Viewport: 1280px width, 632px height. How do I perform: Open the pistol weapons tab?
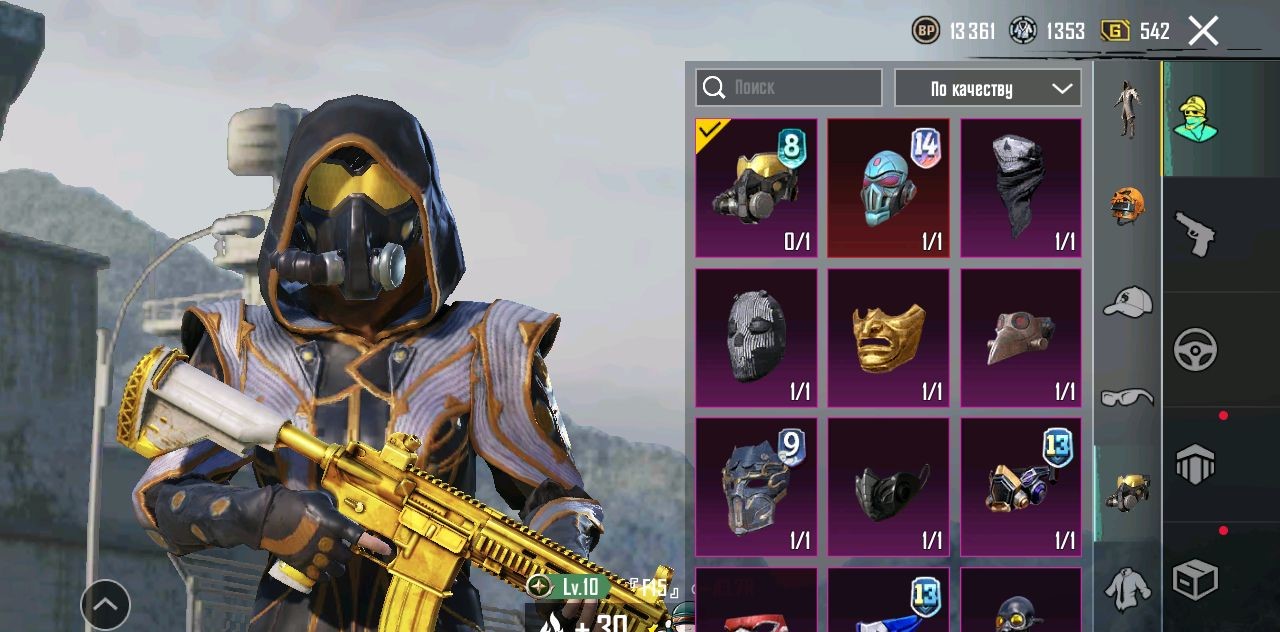(x=1195, y=234)
